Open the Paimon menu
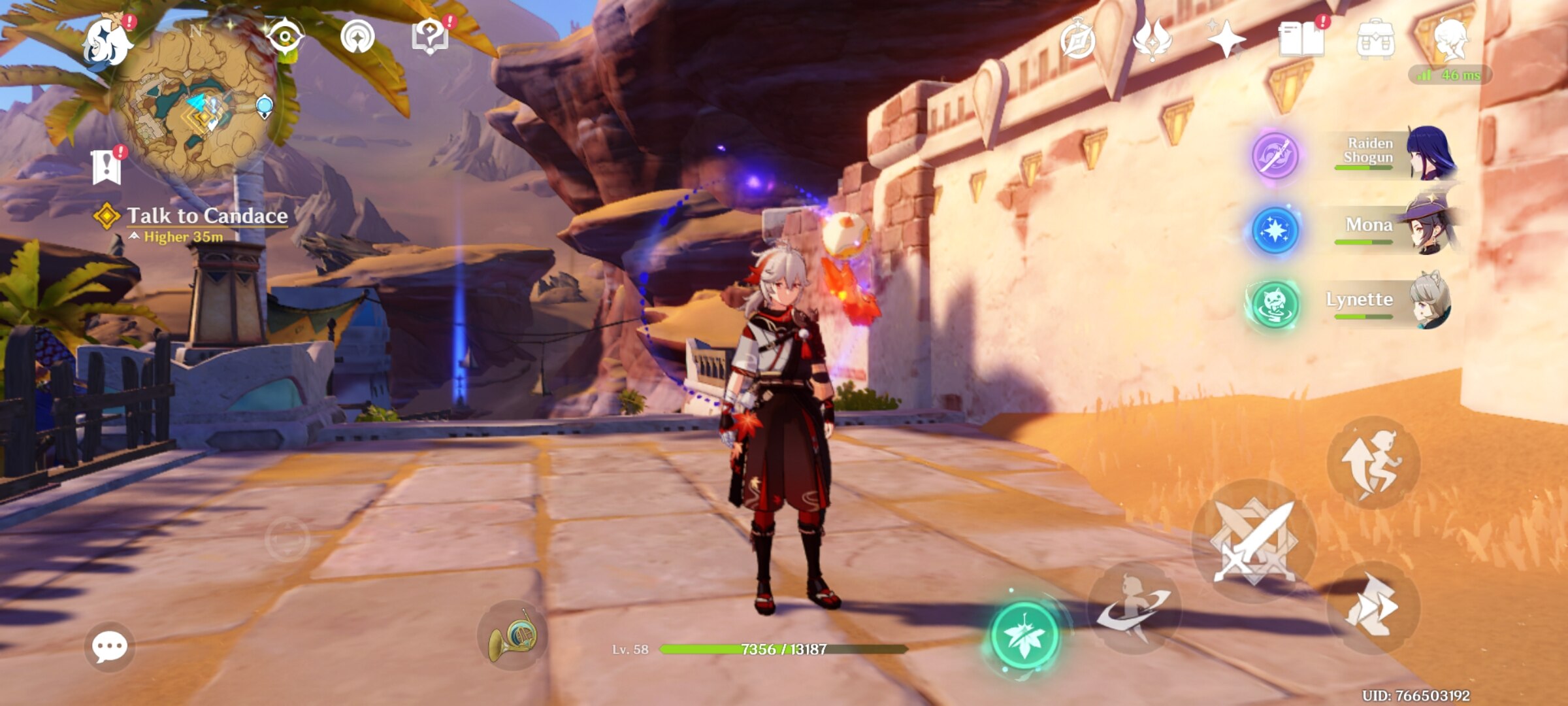The height and width of the screenshot is (706, 1568). [108, 42]
